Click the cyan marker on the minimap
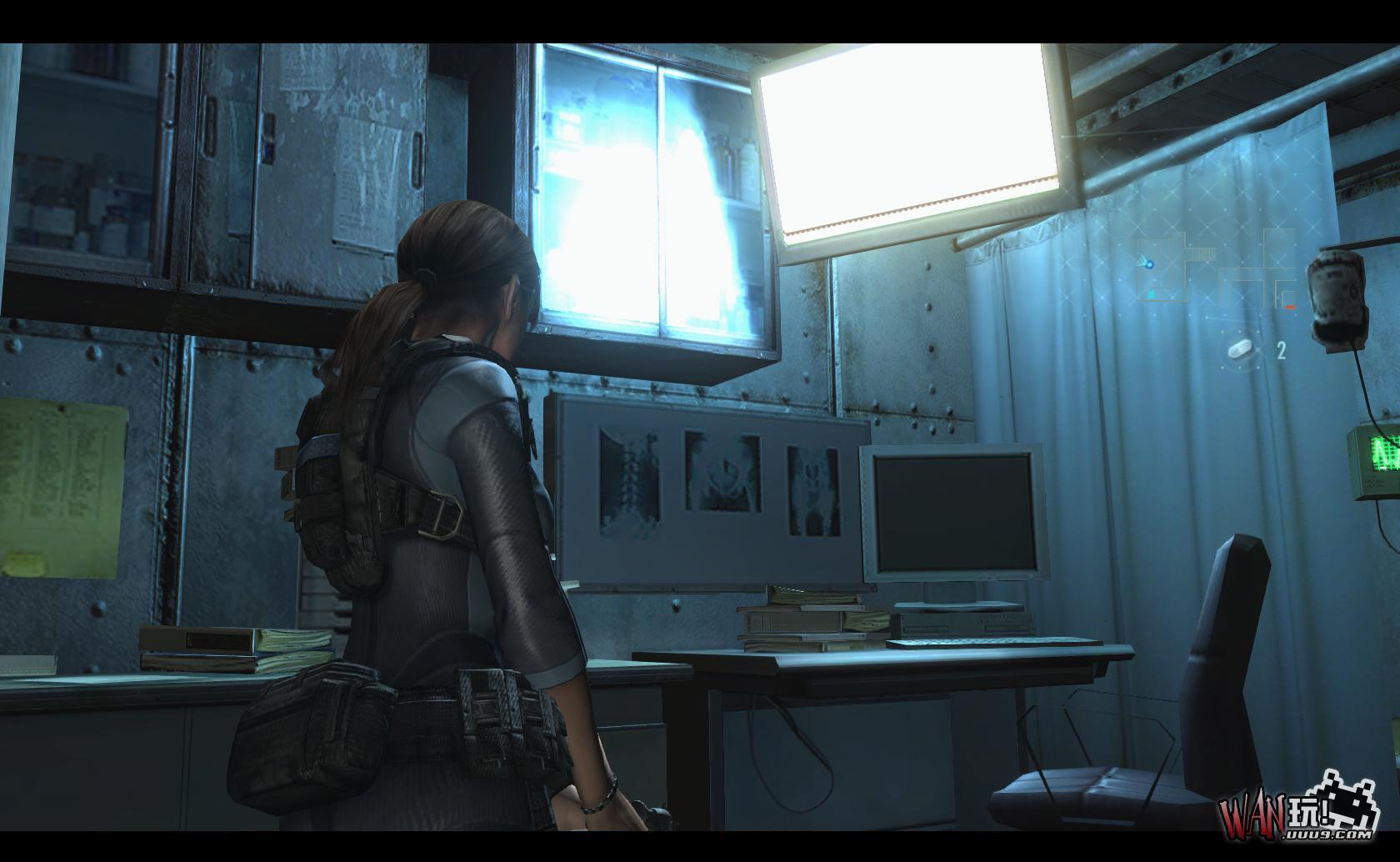 [1152, 294]
